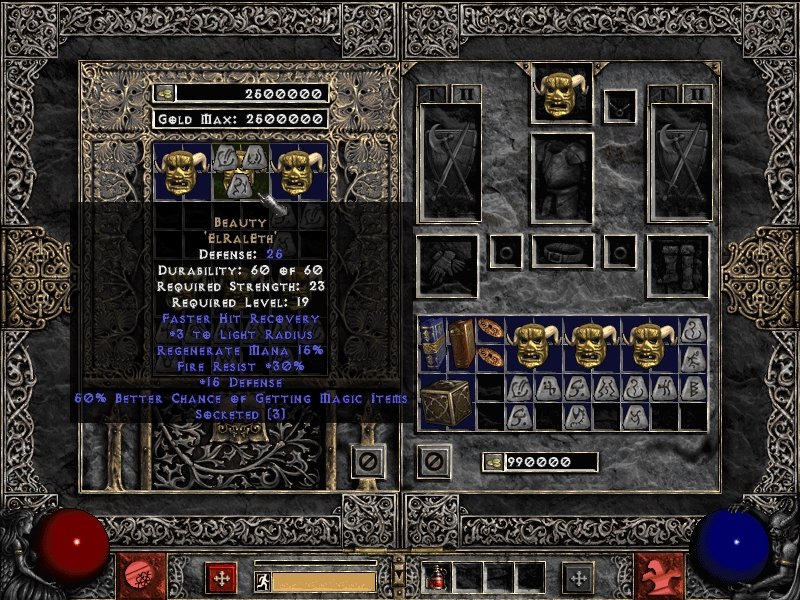Select the blue tome in inventory
This screenshot has width=800, height=600.
(433, 345)
